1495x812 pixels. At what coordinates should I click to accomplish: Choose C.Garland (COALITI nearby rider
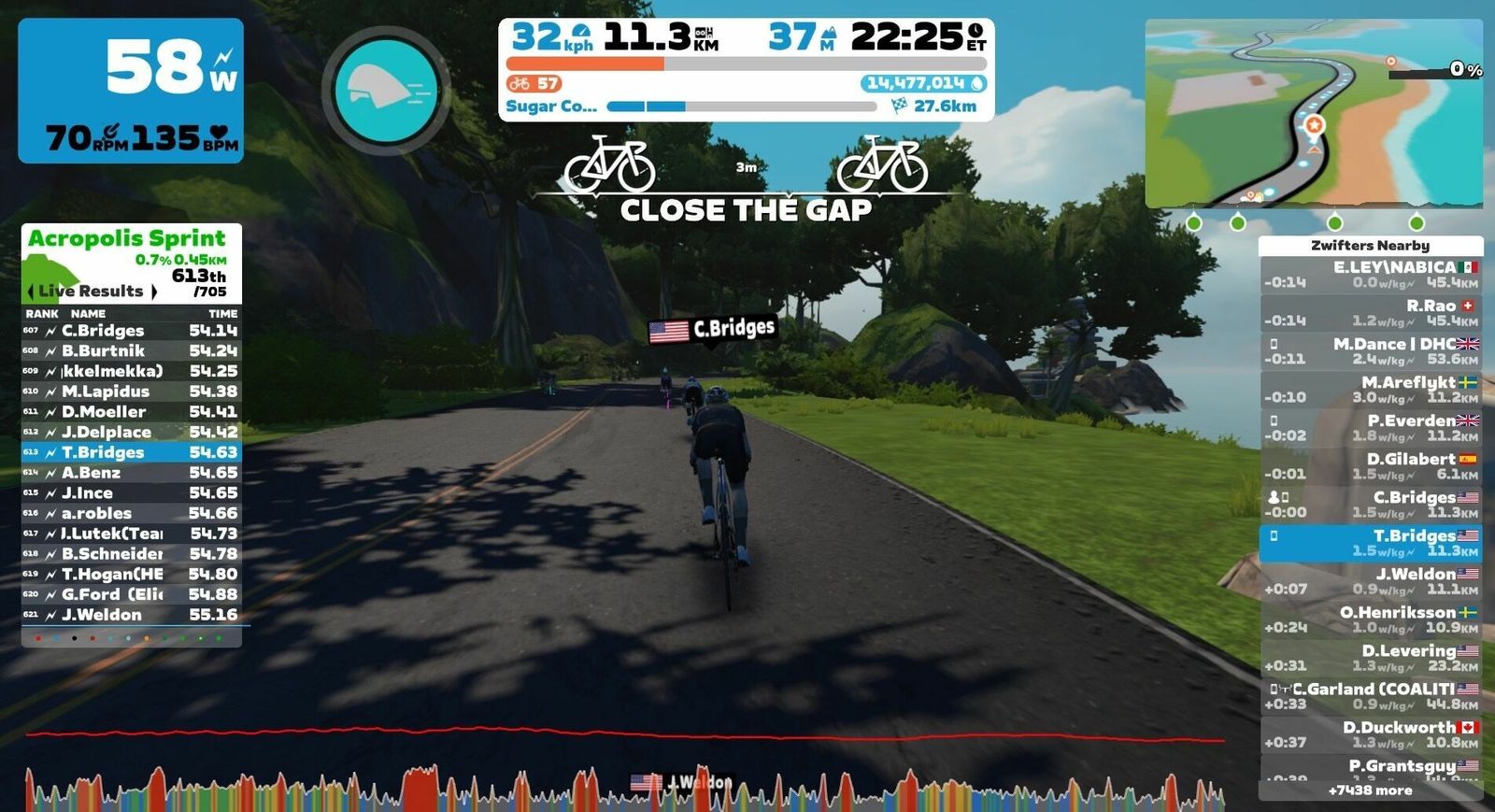tap(1370, 696)
